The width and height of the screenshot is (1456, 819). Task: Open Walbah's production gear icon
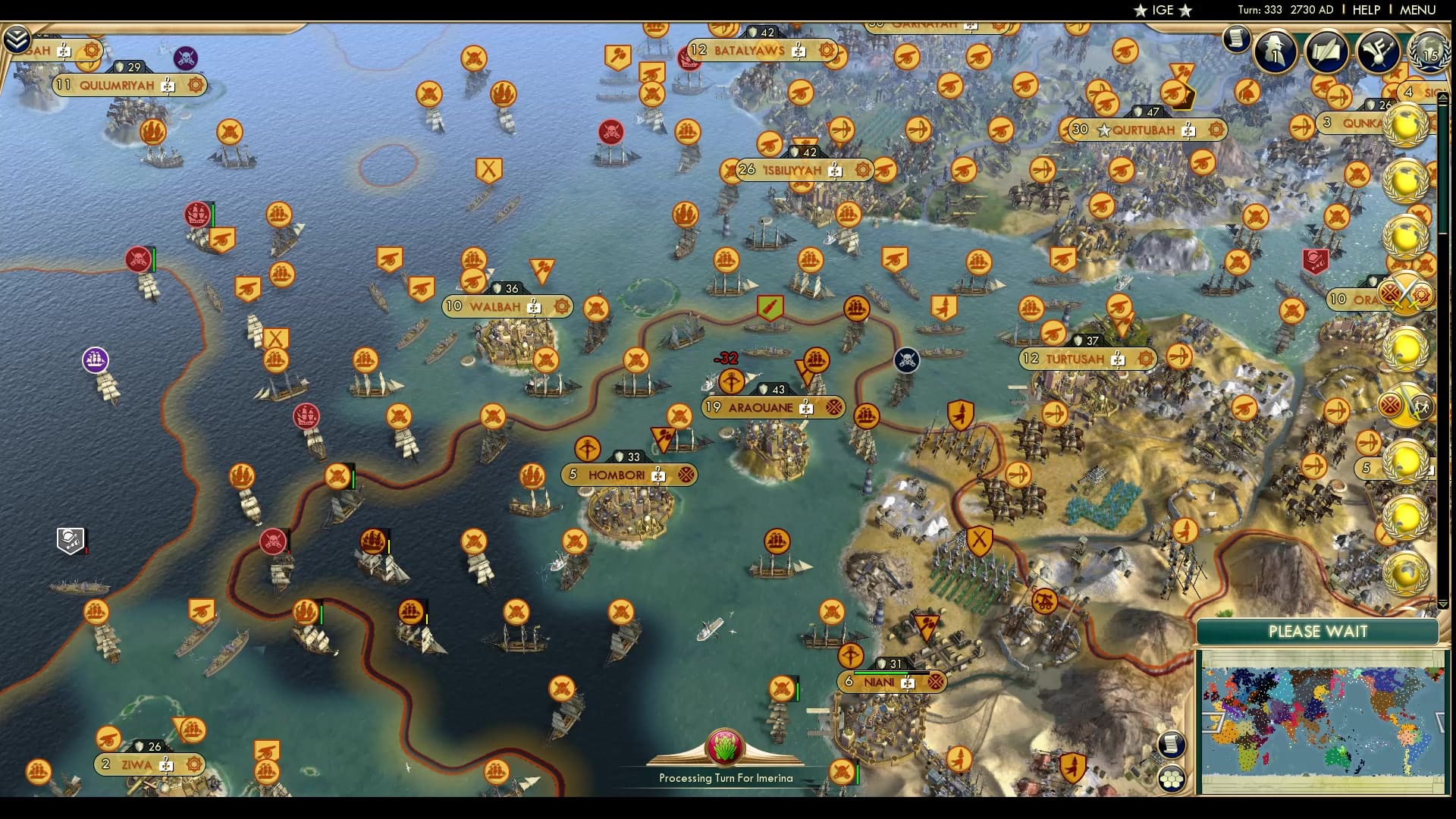coord(561,307)
